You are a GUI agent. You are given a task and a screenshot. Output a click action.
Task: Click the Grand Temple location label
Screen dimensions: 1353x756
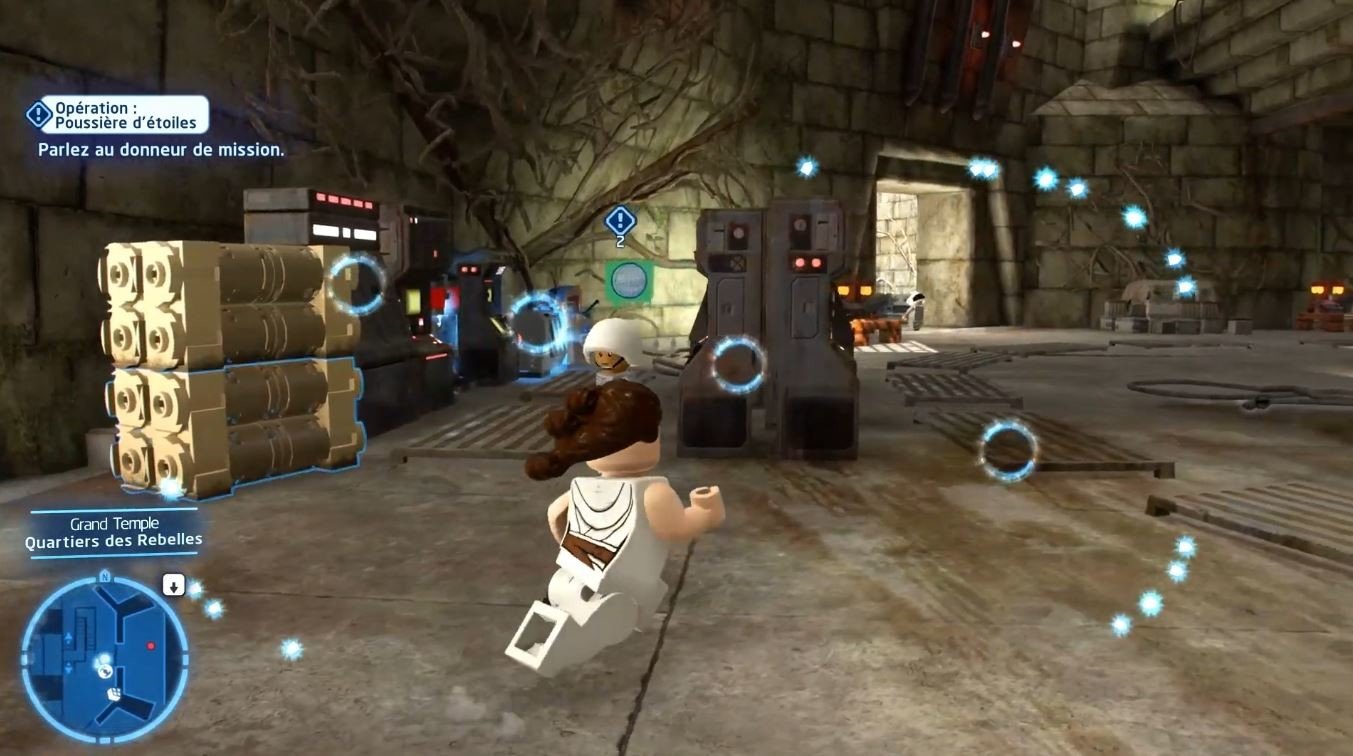[115, 524]
